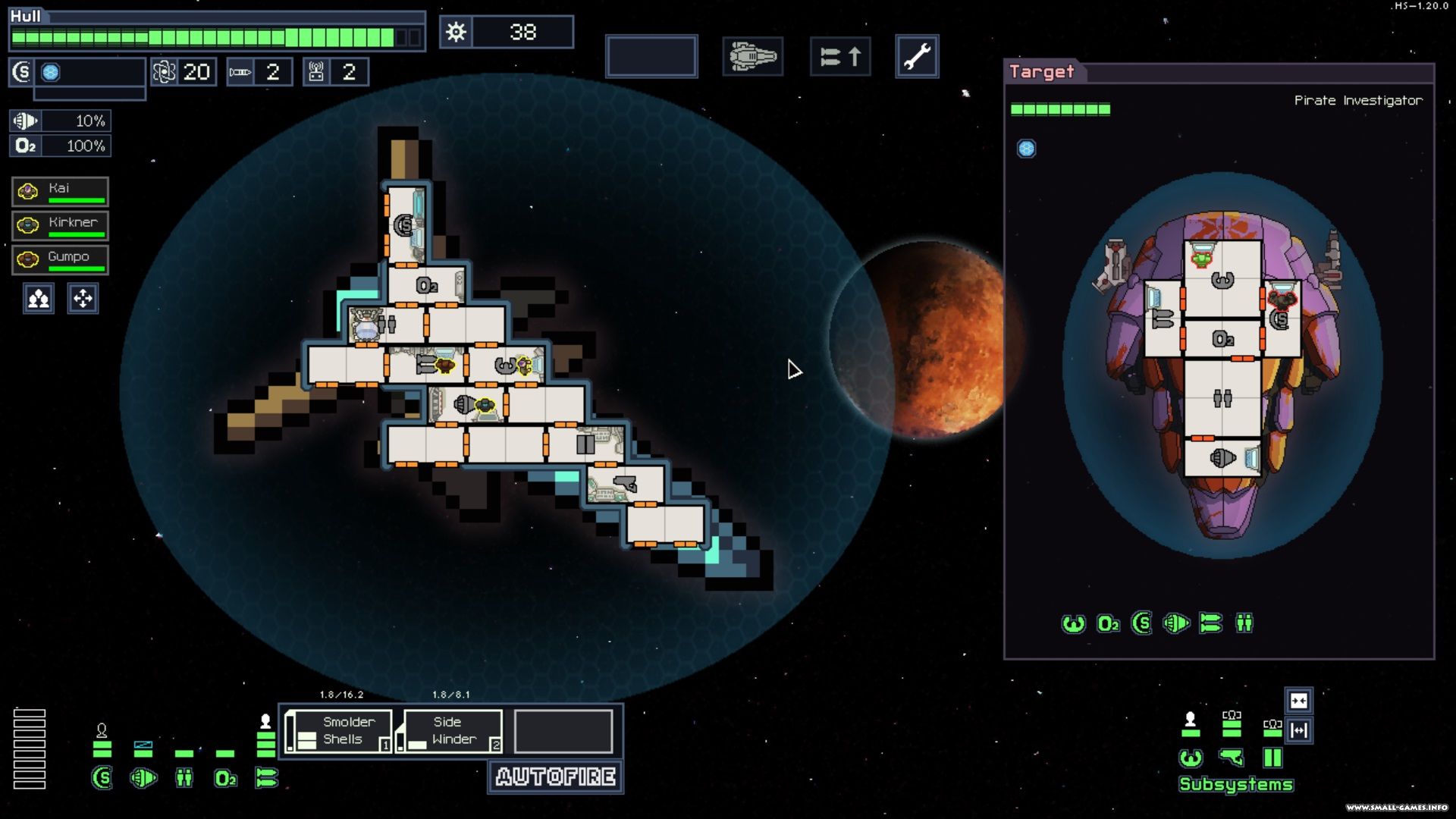Add power to the medbay system
This screenshot has width=1456, height=819.
coord(184,778)
